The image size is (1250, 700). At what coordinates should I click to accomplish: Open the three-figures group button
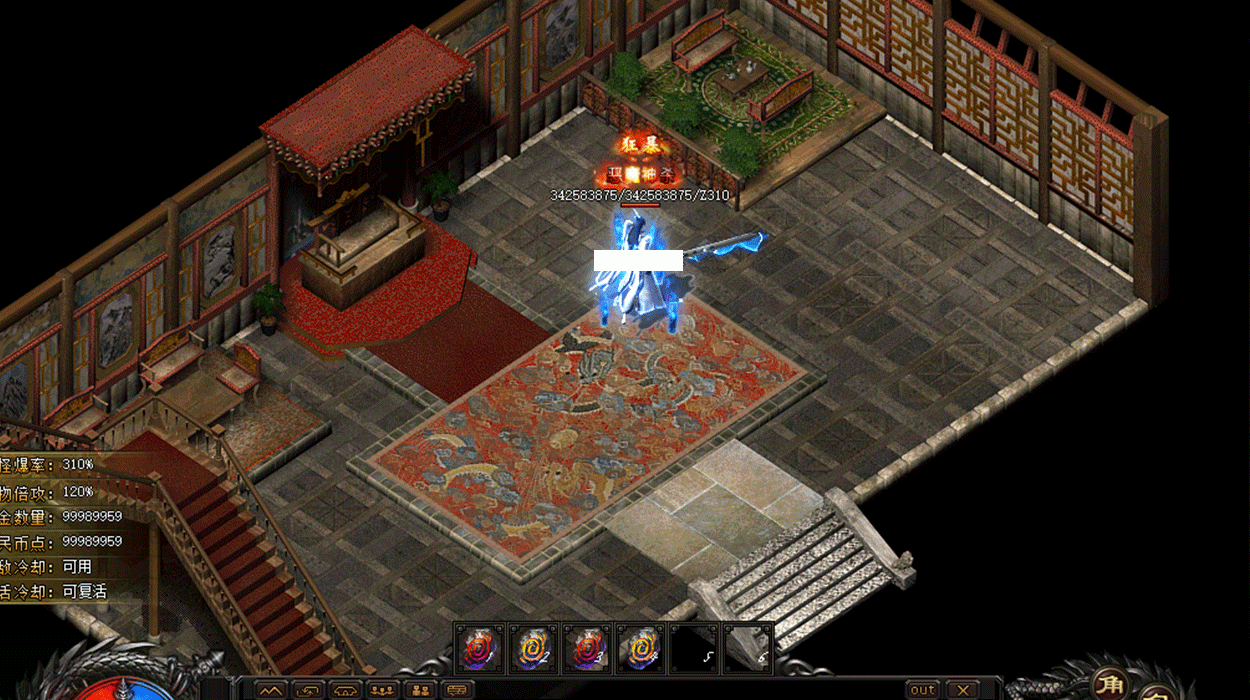[x=383, y=690]
